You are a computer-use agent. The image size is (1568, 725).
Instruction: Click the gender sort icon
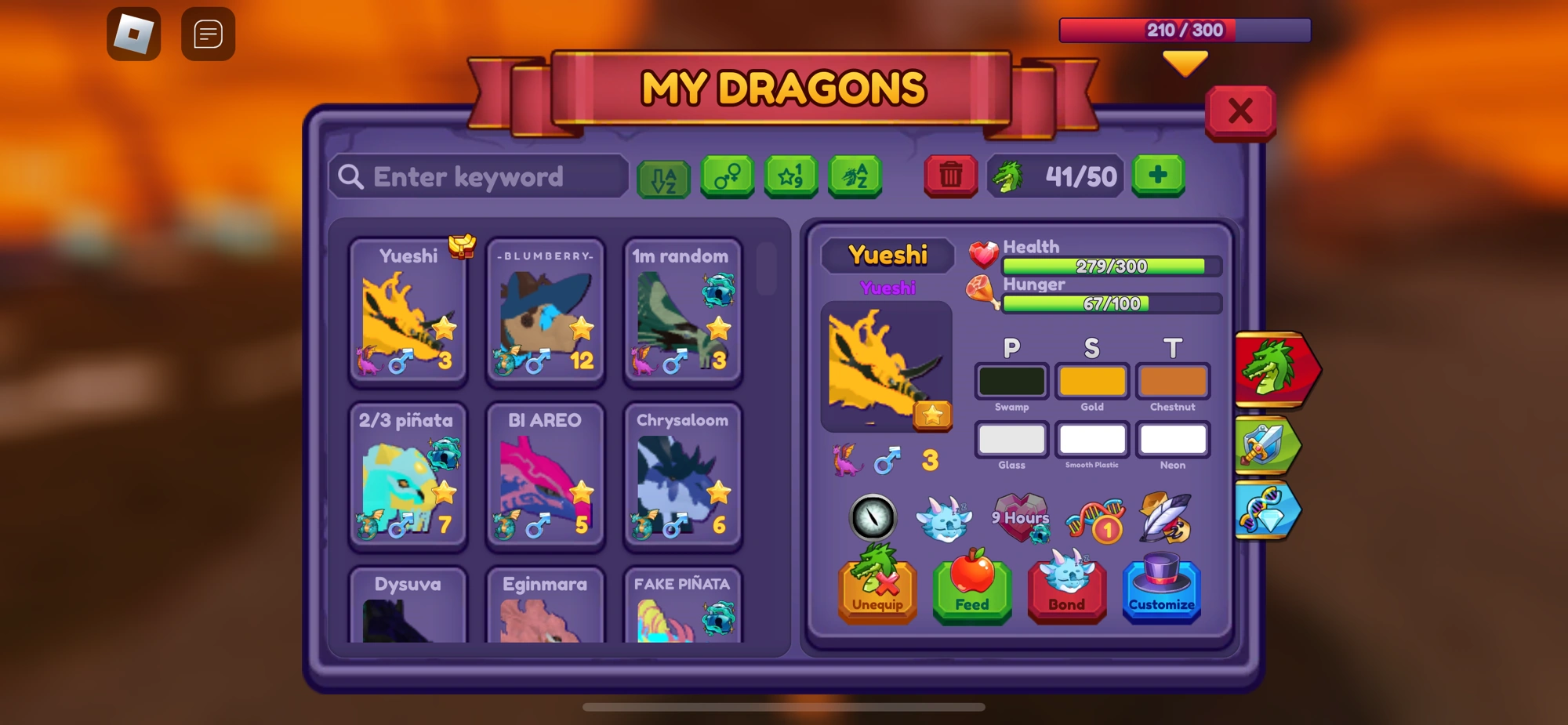pyautogui.click(x=728, y=176)
